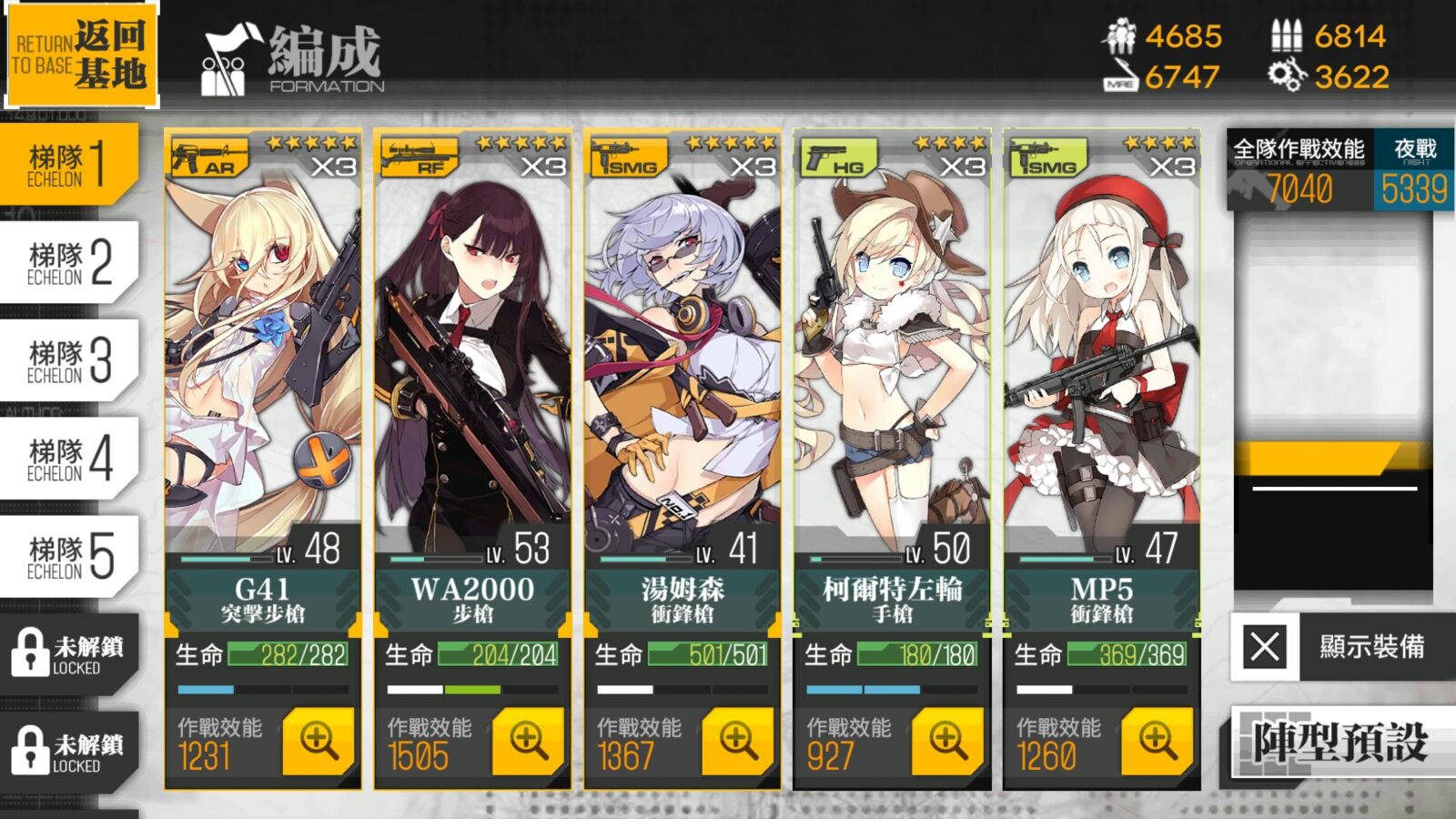Viewport: 1456px width, 819px height.
Task: Switch to night battle effectiveness
Action: coord(1414,172)
